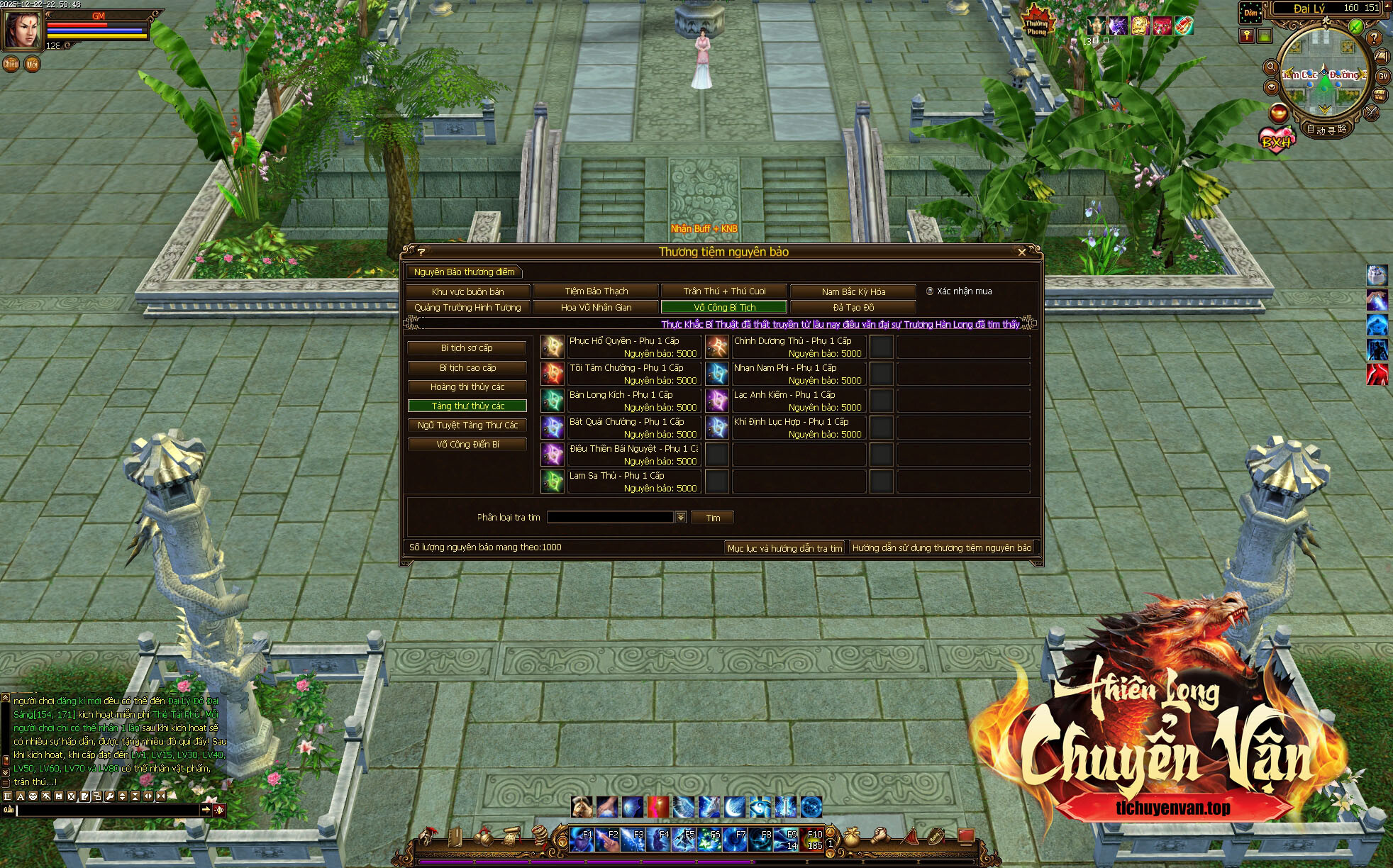
Task: Select the Võ Công Điển Bí category
Action: pyautogui.click(x=467, y=445)
